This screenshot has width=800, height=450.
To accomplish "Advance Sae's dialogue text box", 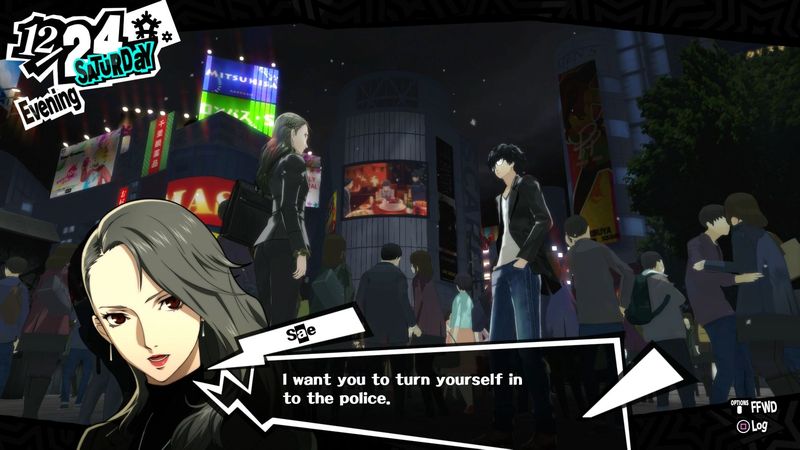I will pos(420,388).
